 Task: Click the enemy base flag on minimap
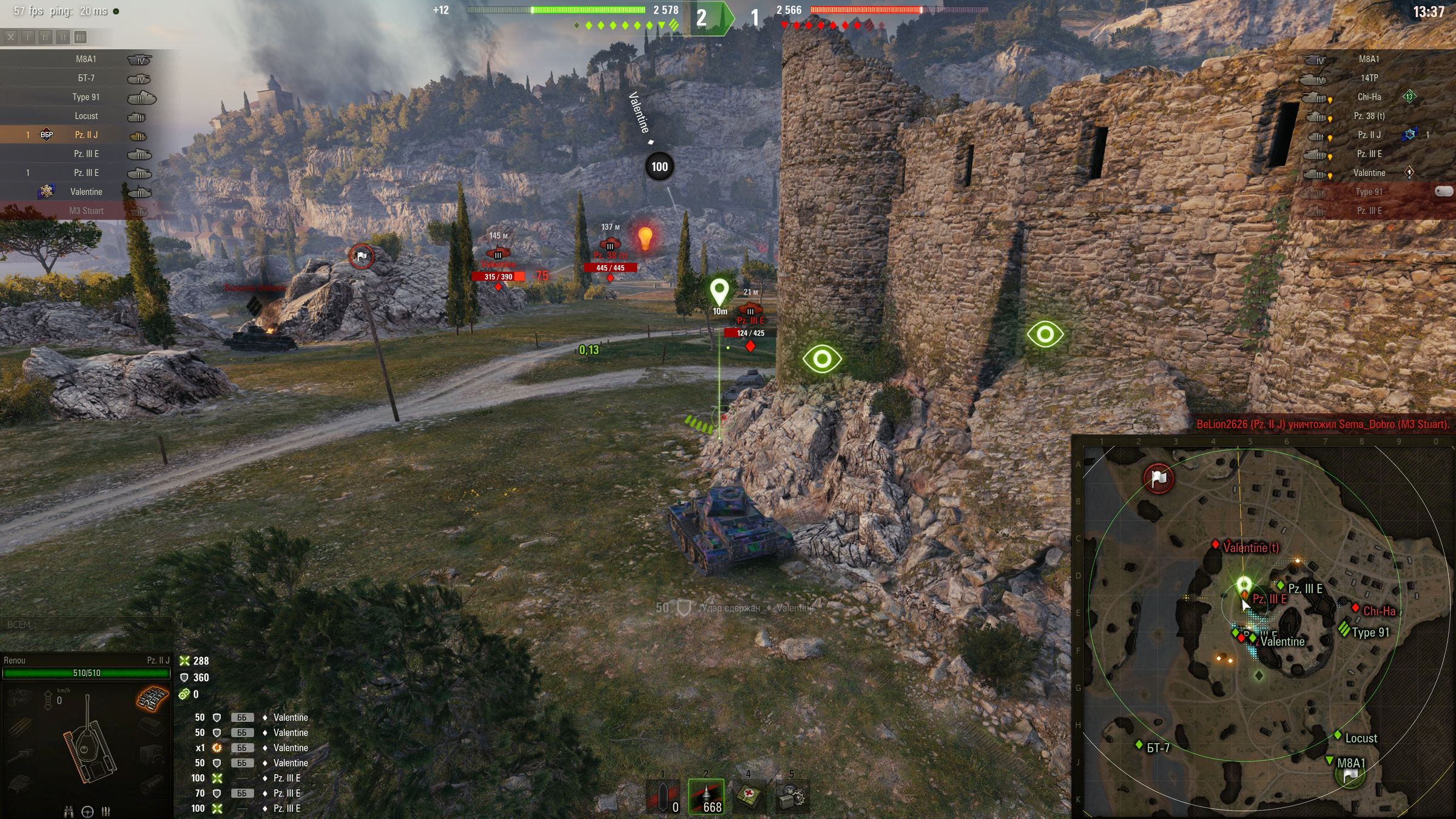click(1159, 478)
